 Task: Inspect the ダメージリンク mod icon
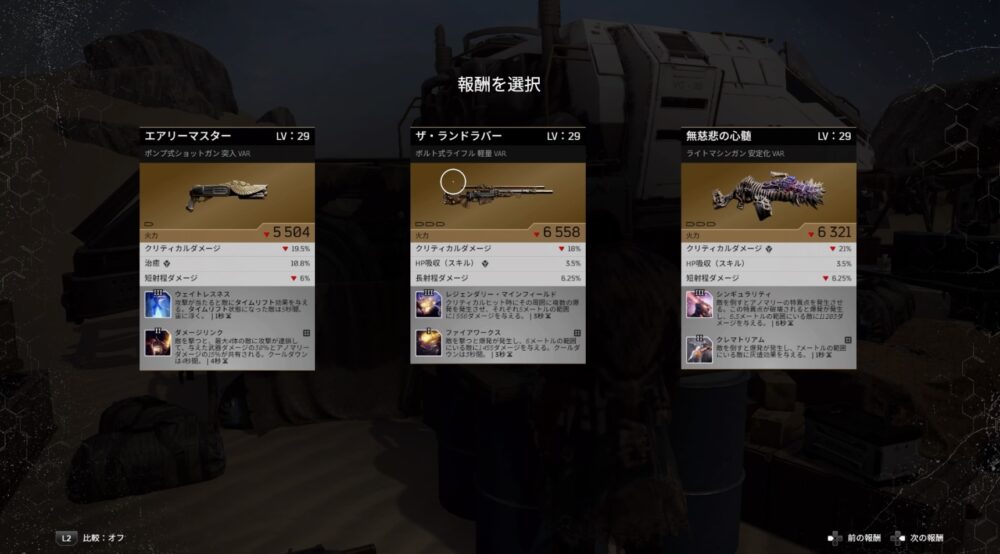pyautogui.click(x=157, y=344)
